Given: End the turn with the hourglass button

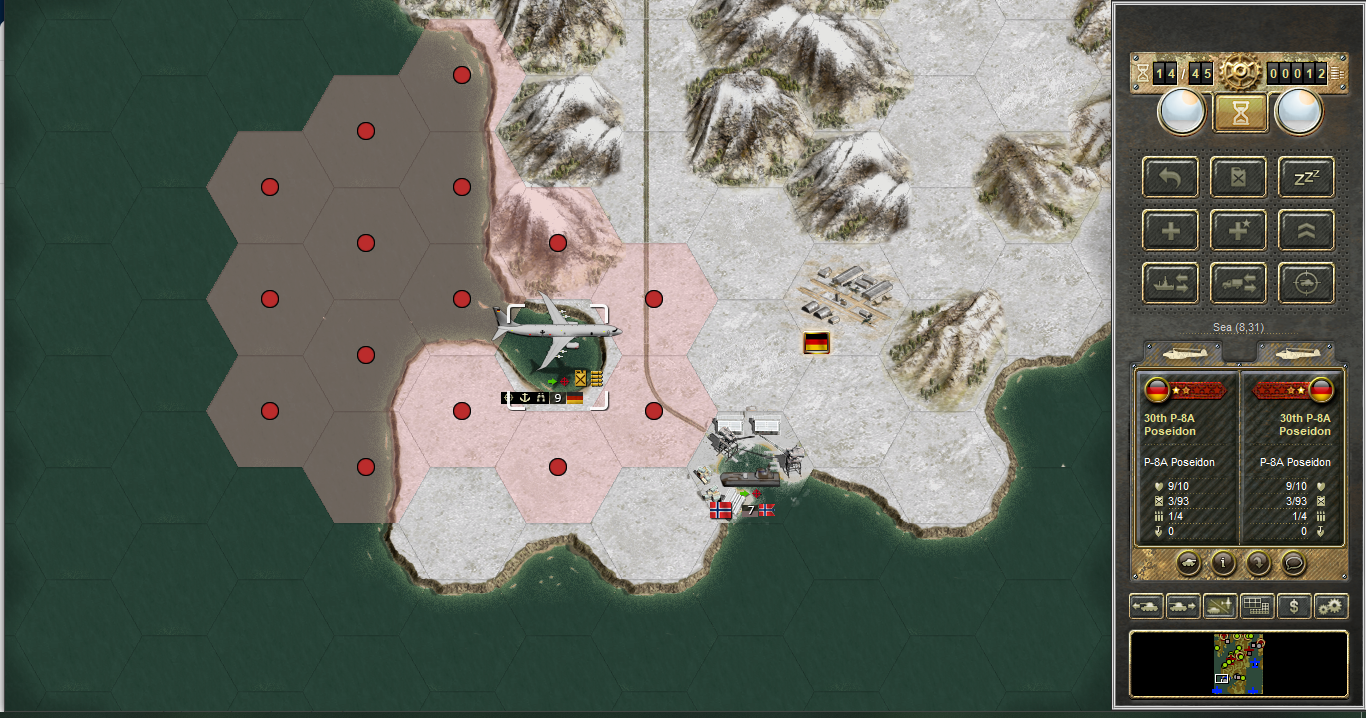Looking at the screenshot, I should [x=1240, y=112].
